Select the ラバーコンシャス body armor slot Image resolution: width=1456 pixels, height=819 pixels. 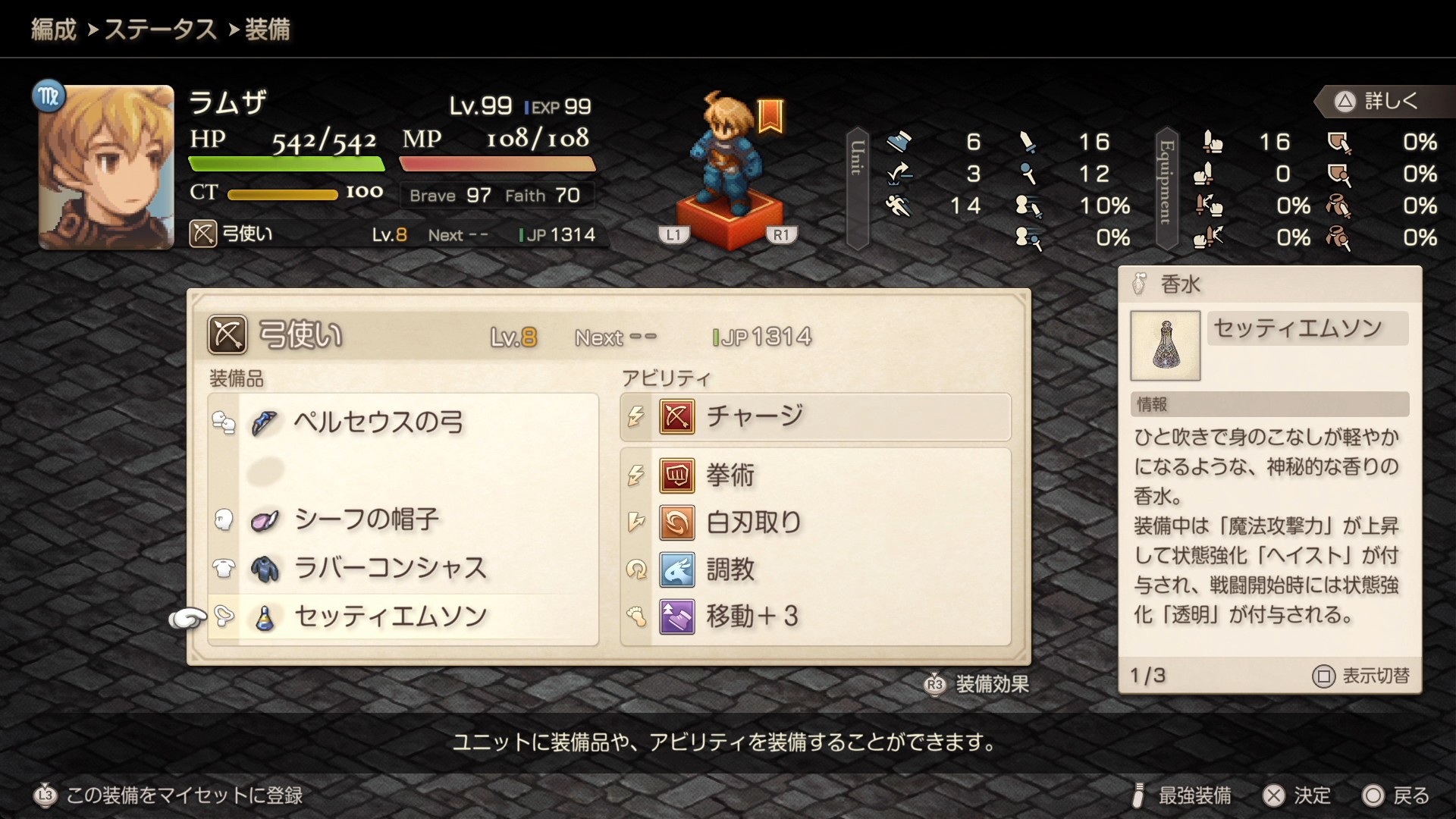[402, 569]
